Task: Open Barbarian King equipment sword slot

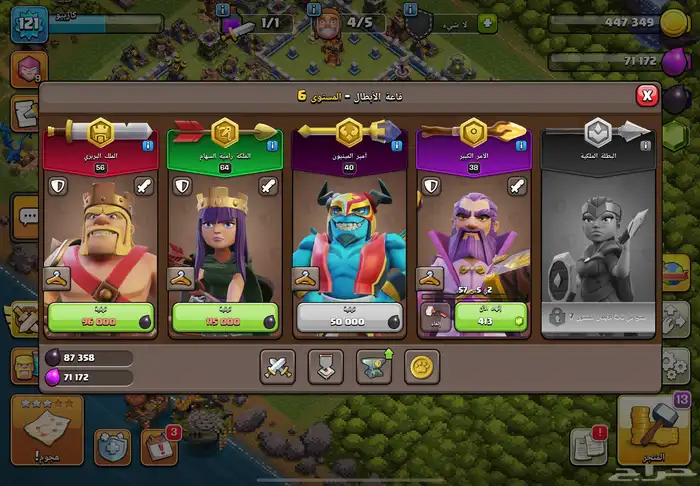Action: pyautogui.click(x=145, y=186)
